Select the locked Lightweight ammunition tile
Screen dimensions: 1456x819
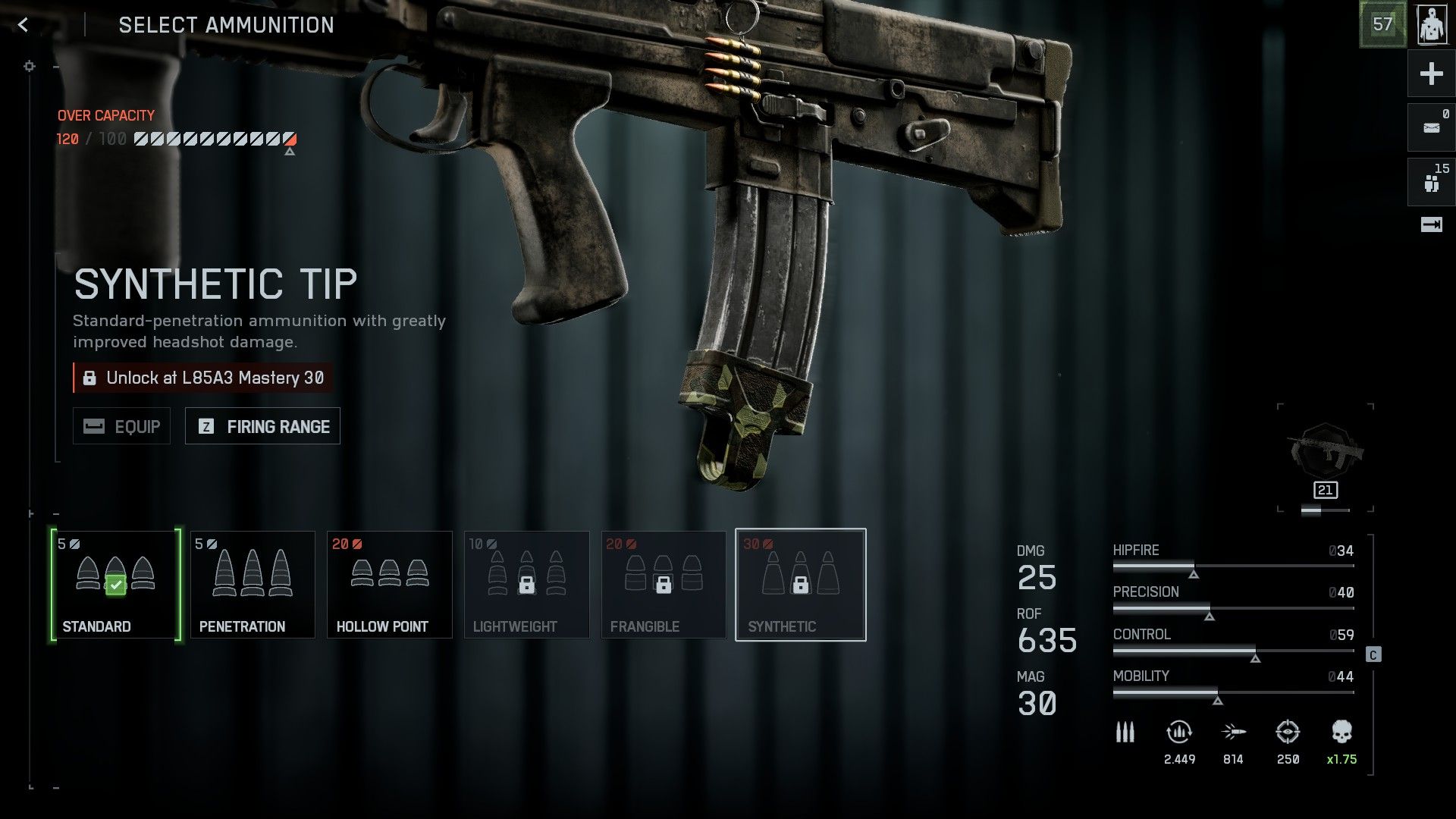pyautogui.click(x=526, y=585)
